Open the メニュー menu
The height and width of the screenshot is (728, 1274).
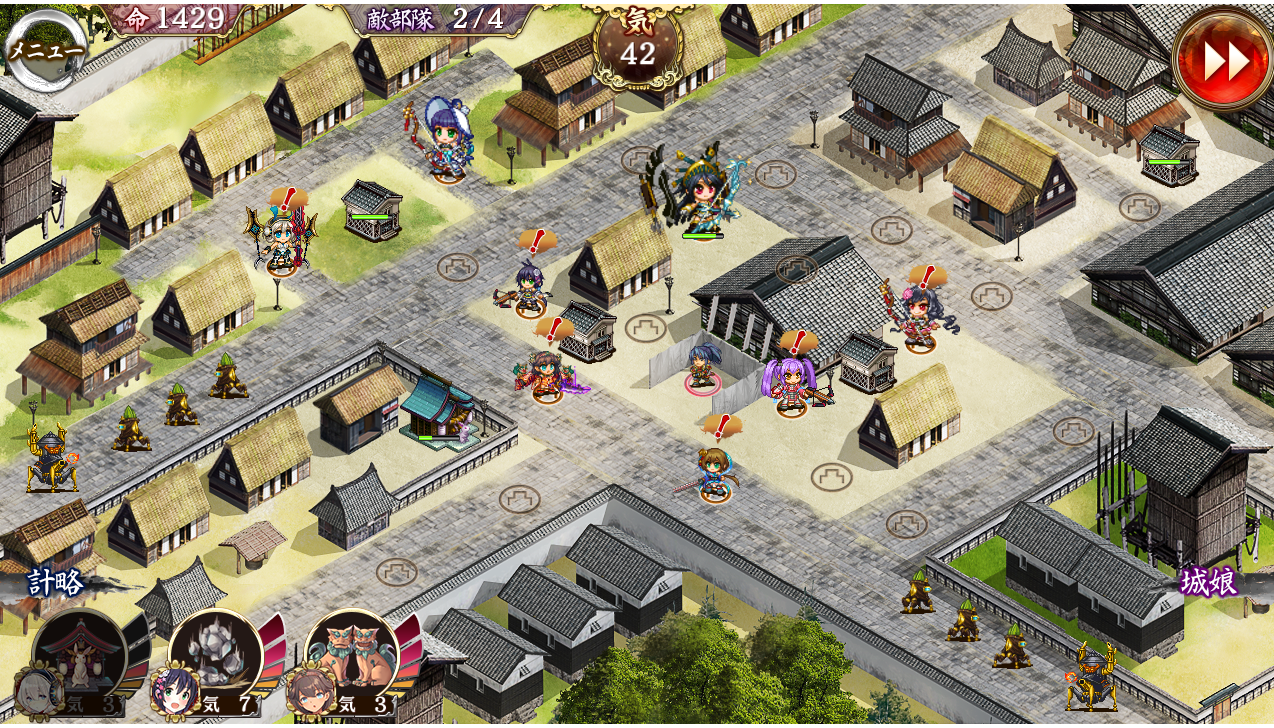[46, 49]
